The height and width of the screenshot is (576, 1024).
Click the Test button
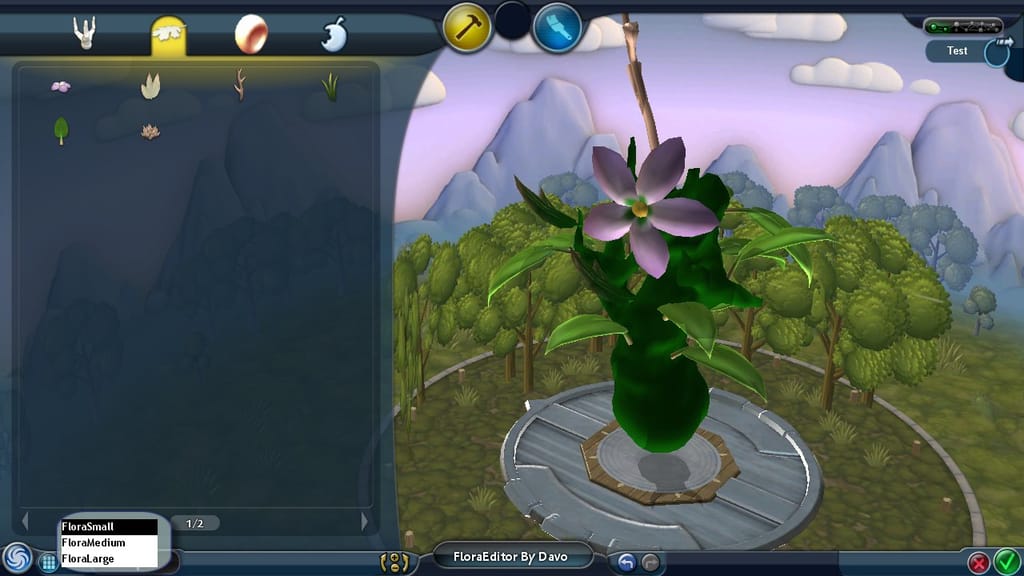(x=958, y=51)
